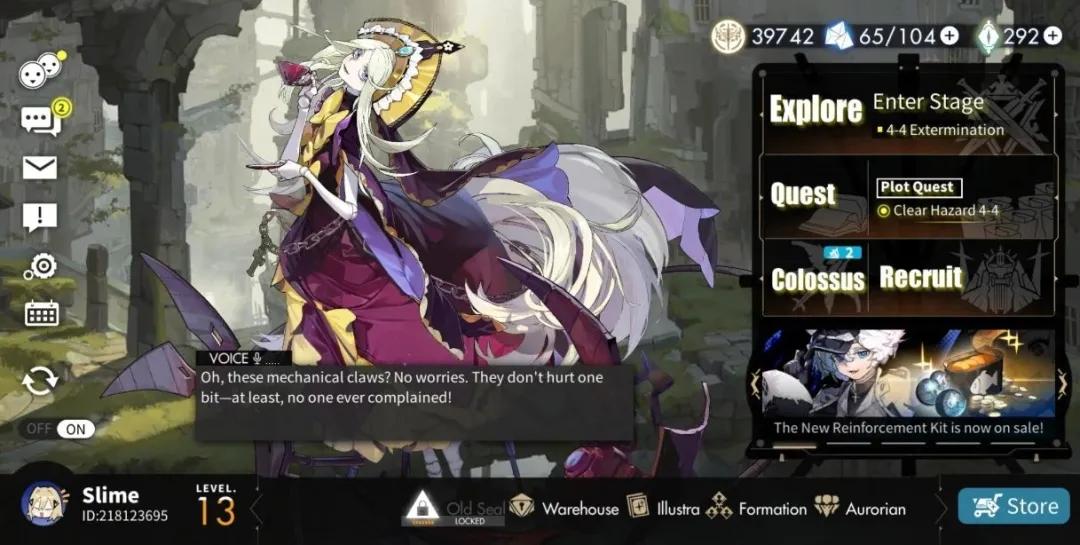Screen dimensions: 1080x545
Task: Open the Formation screen
Action: pyautogui.click(x=756, y=508)
